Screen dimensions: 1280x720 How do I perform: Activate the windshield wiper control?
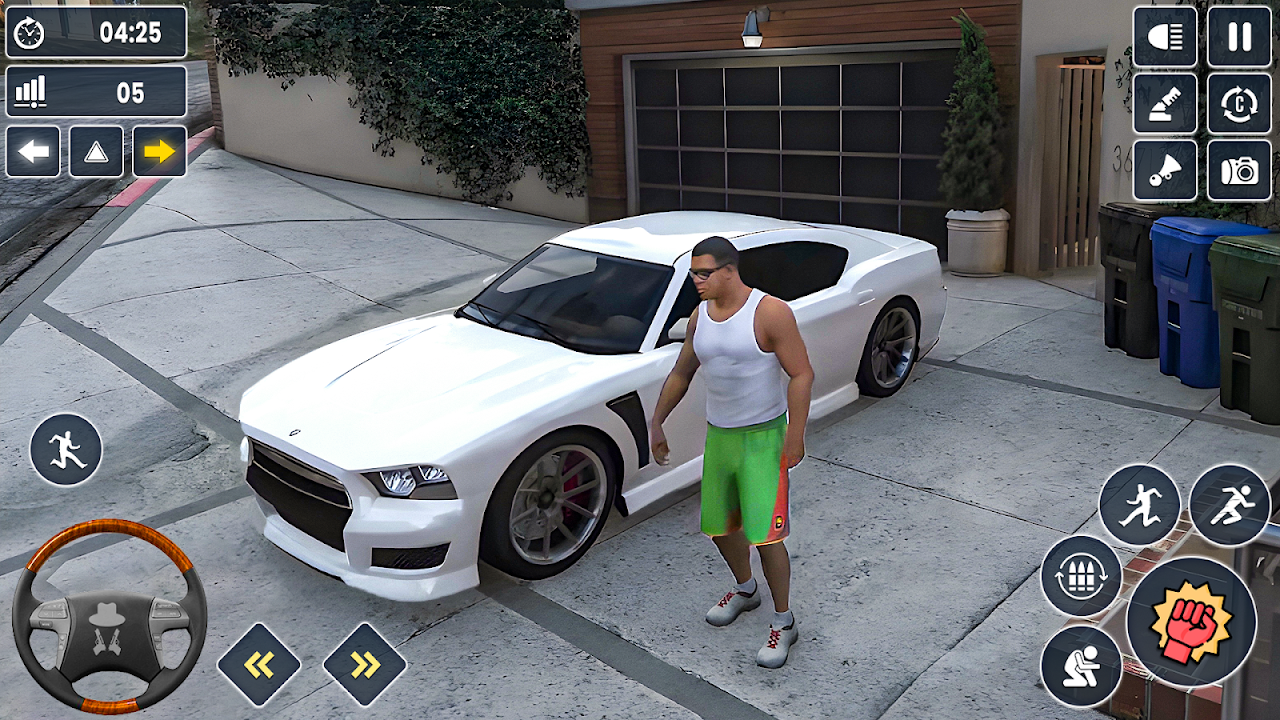[x=1165, y=104]
